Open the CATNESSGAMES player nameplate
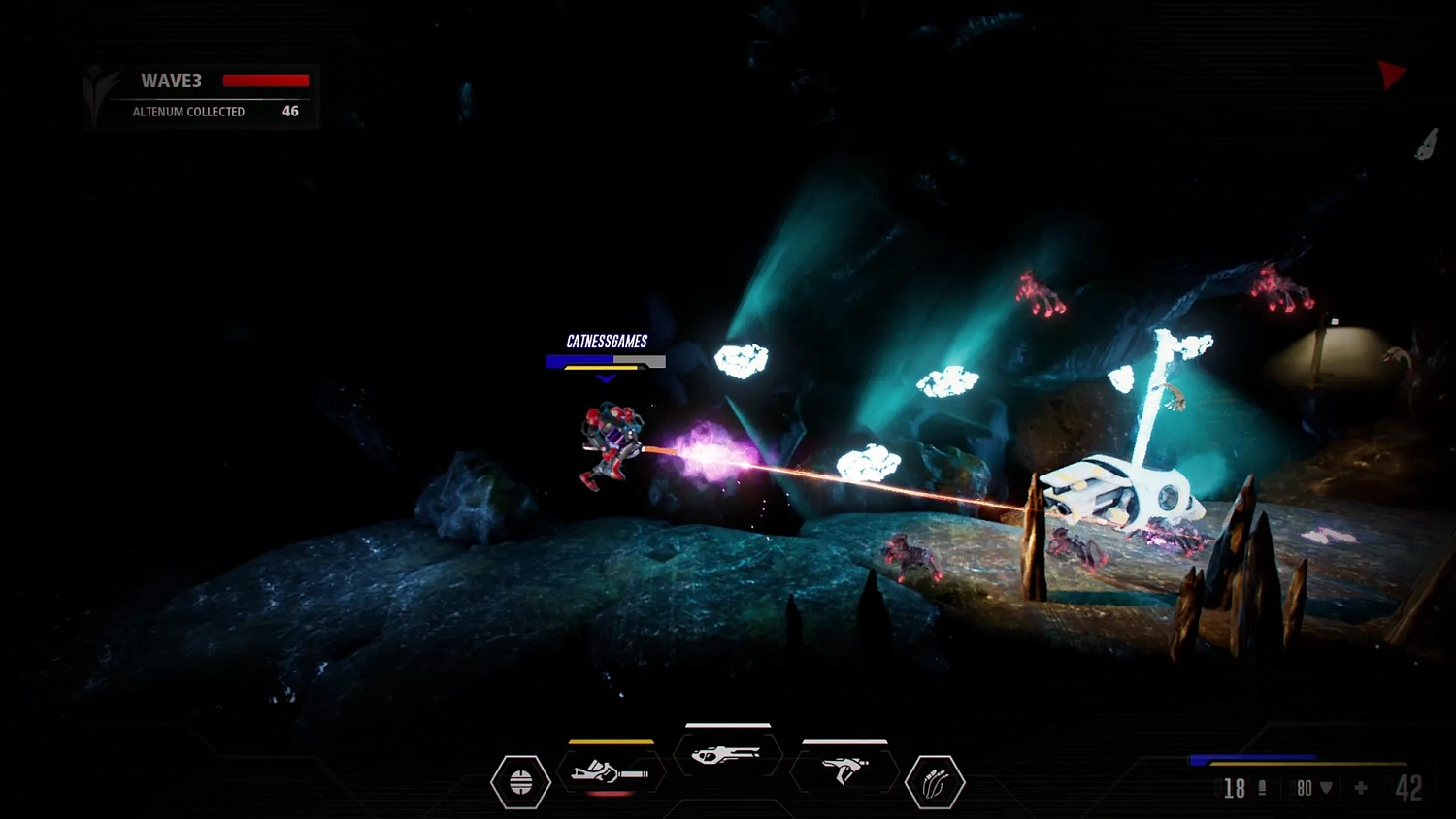 point(607,342)
